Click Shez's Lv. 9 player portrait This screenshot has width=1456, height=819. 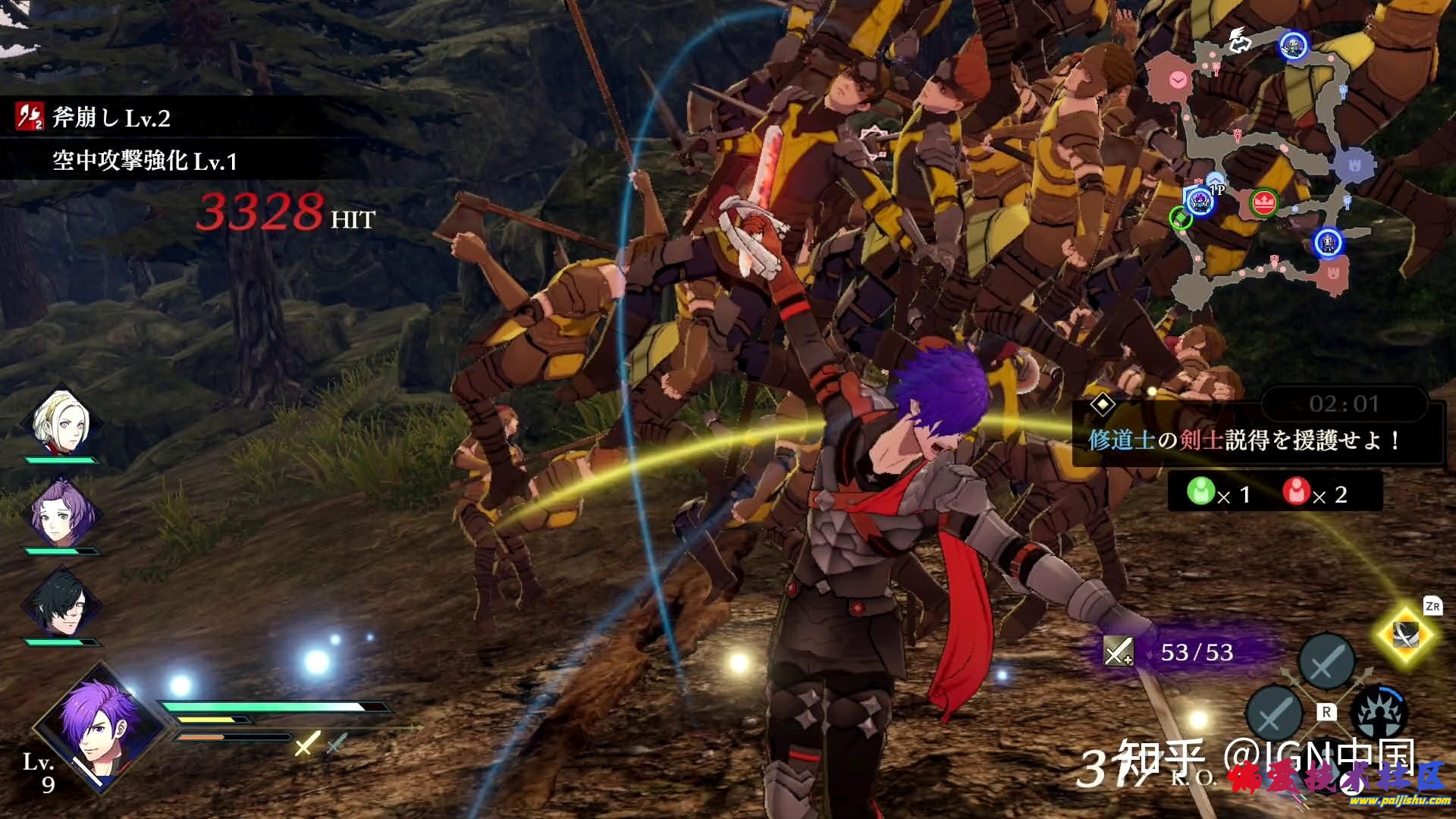(x=97, y=726)
